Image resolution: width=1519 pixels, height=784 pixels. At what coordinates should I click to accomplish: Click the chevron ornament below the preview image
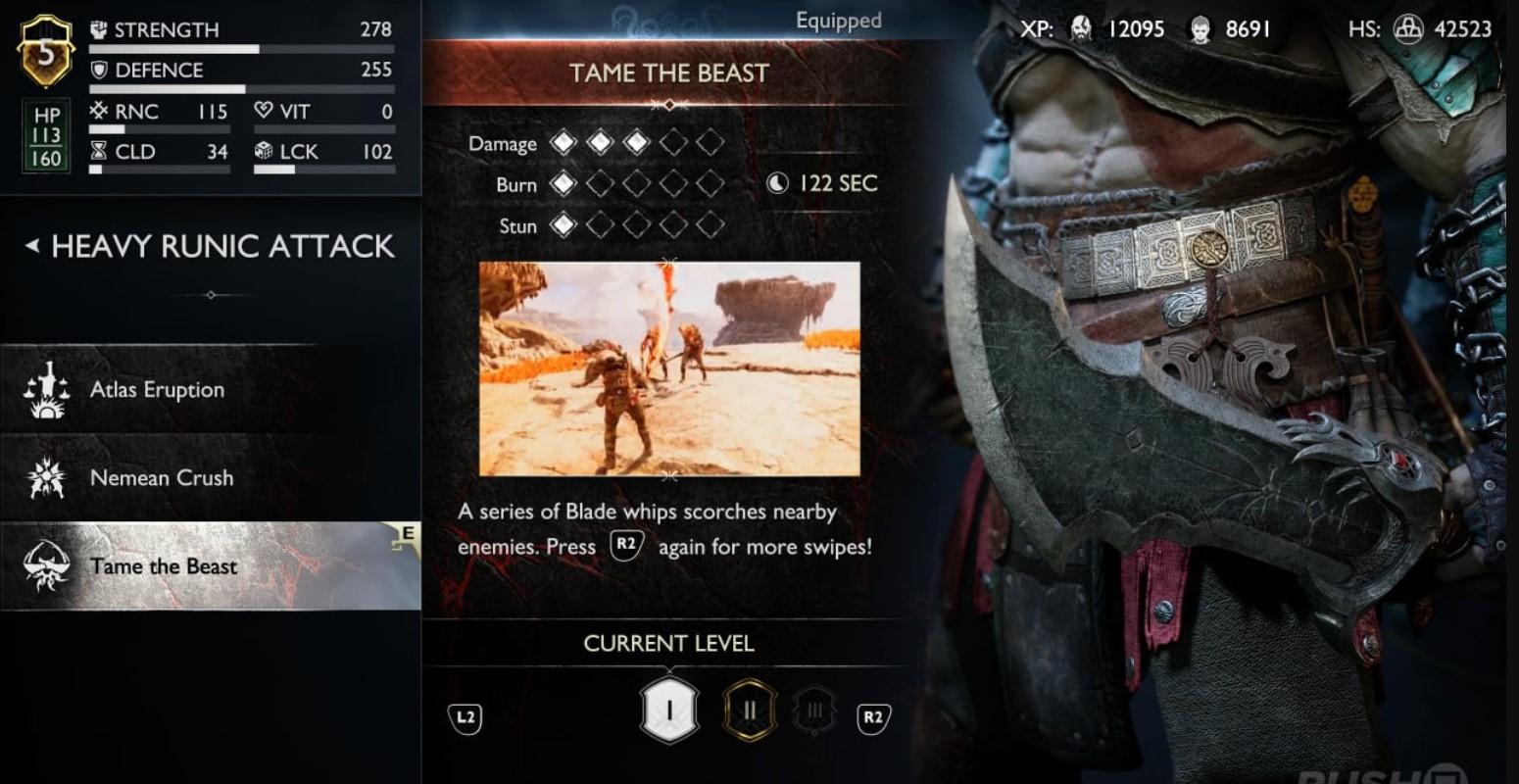click(x=669, y=477)
